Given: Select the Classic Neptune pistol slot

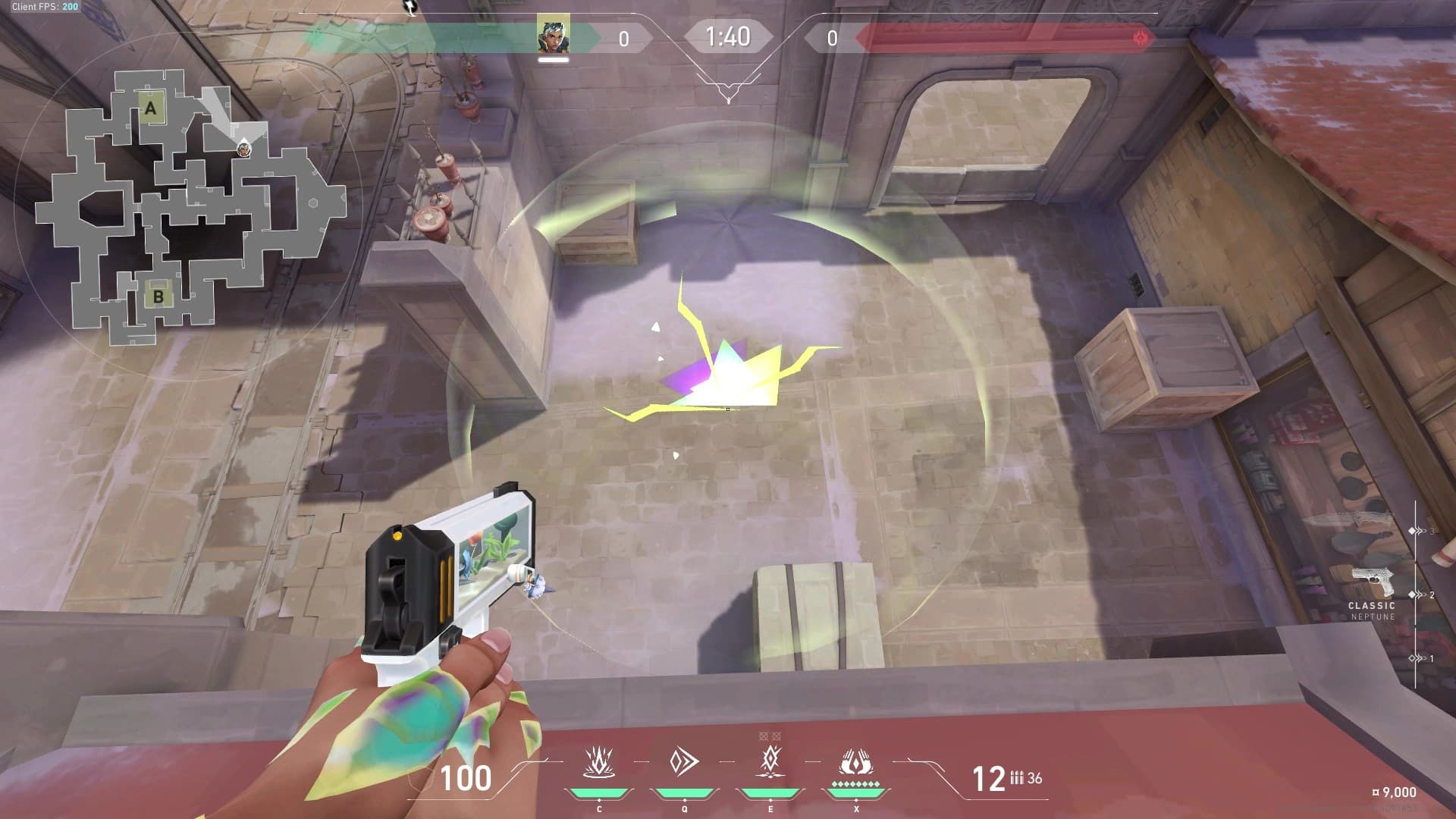Looking at the screenshot, I should [1373, 585].
